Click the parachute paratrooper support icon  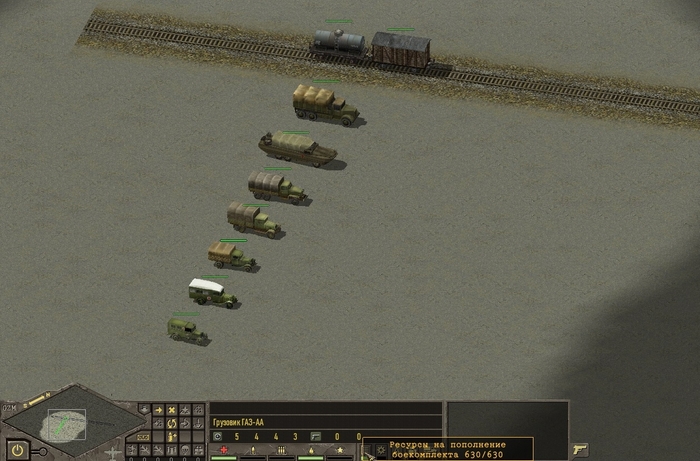pos(185,448)
